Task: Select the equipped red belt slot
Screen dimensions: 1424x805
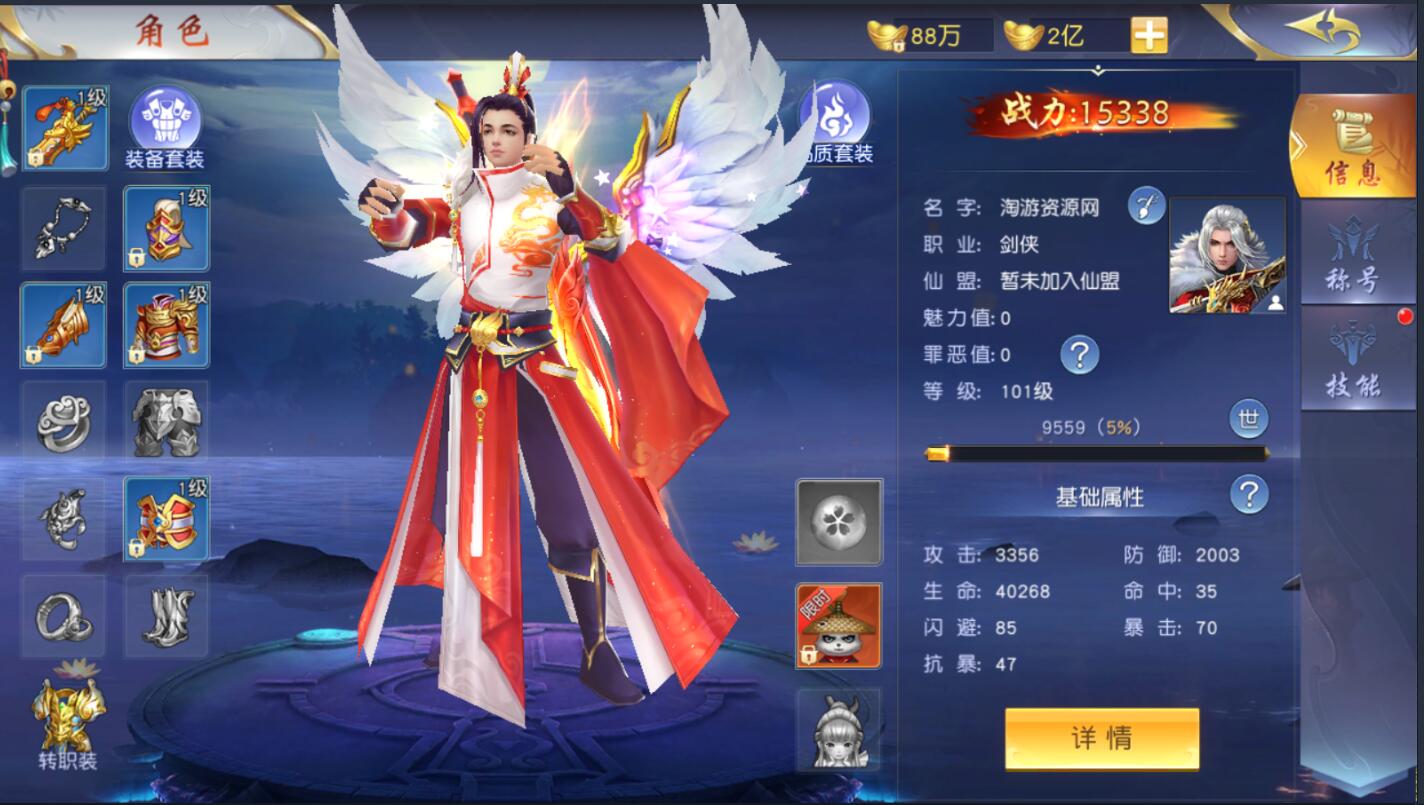Action: (166, 518)
